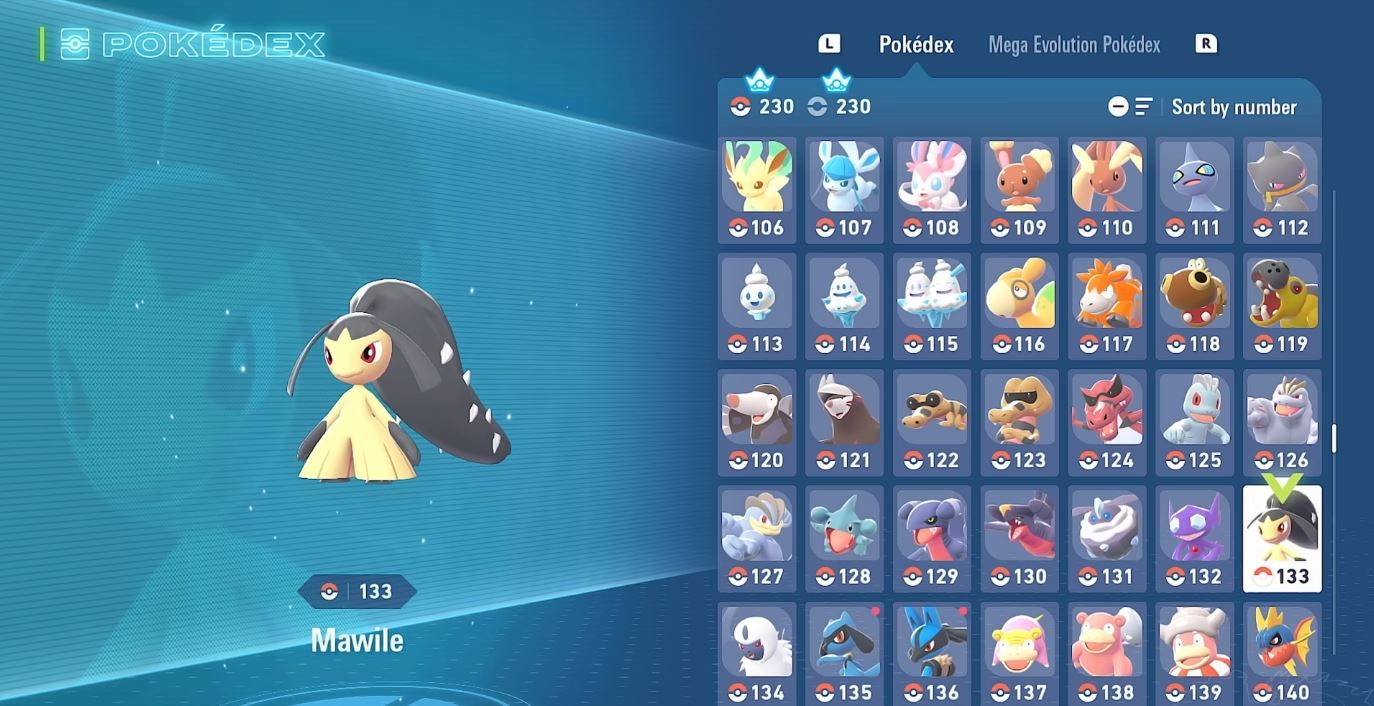The image size is (1374, 706).
Task: Pick Krookodile entry number 124
Action: (x=1107, y=422)
